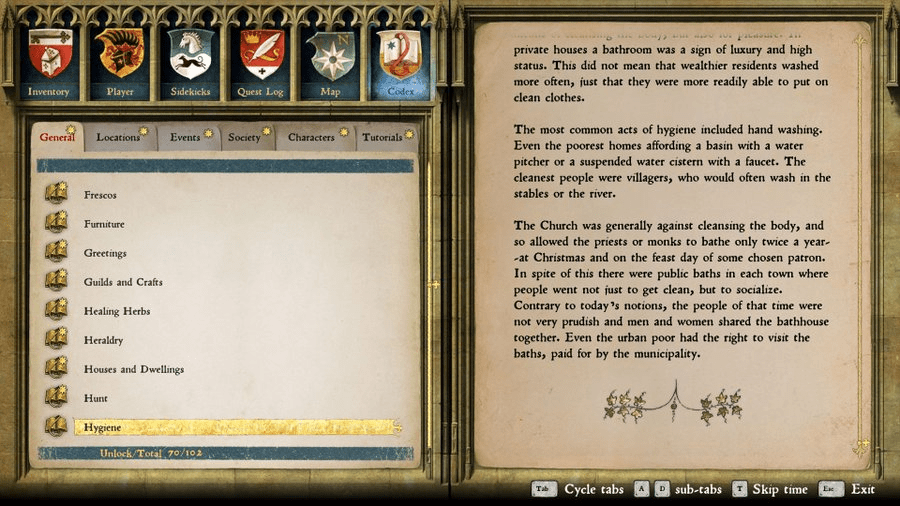Choose the Guilds and Crafts entry

pos(123,282)
